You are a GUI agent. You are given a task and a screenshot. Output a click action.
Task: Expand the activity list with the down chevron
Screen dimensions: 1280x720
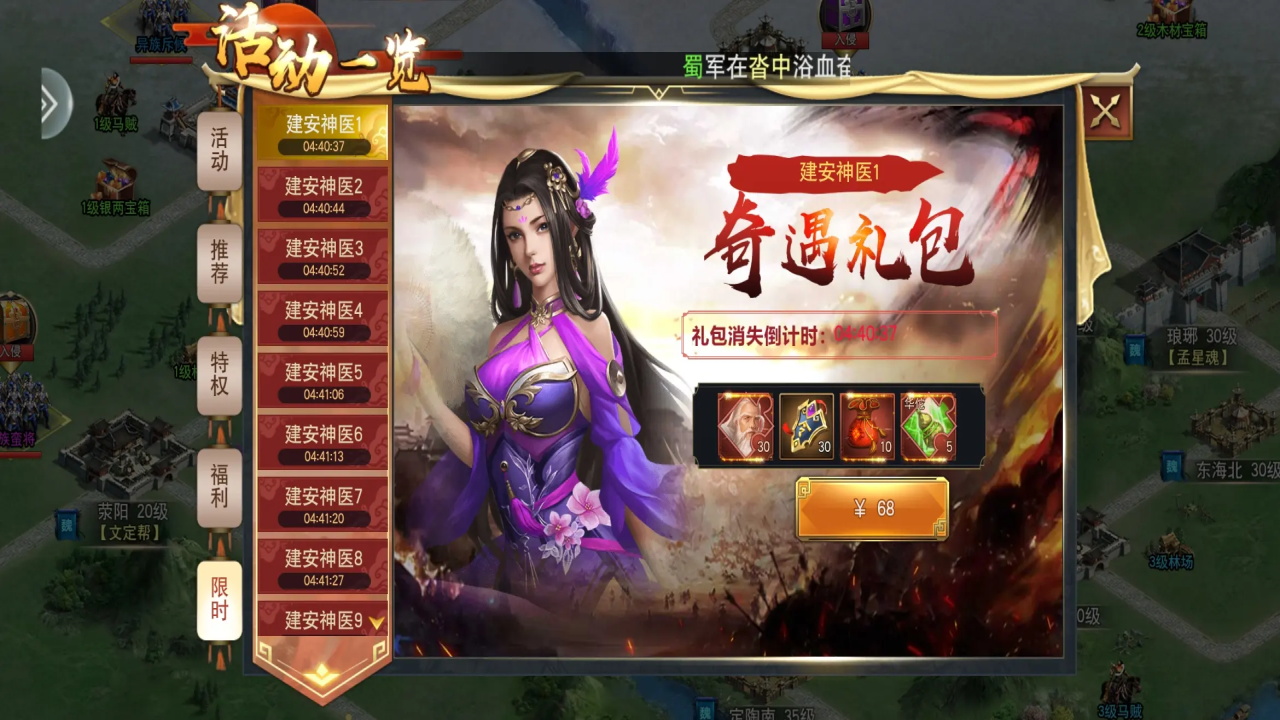click(x=377, y=620)
